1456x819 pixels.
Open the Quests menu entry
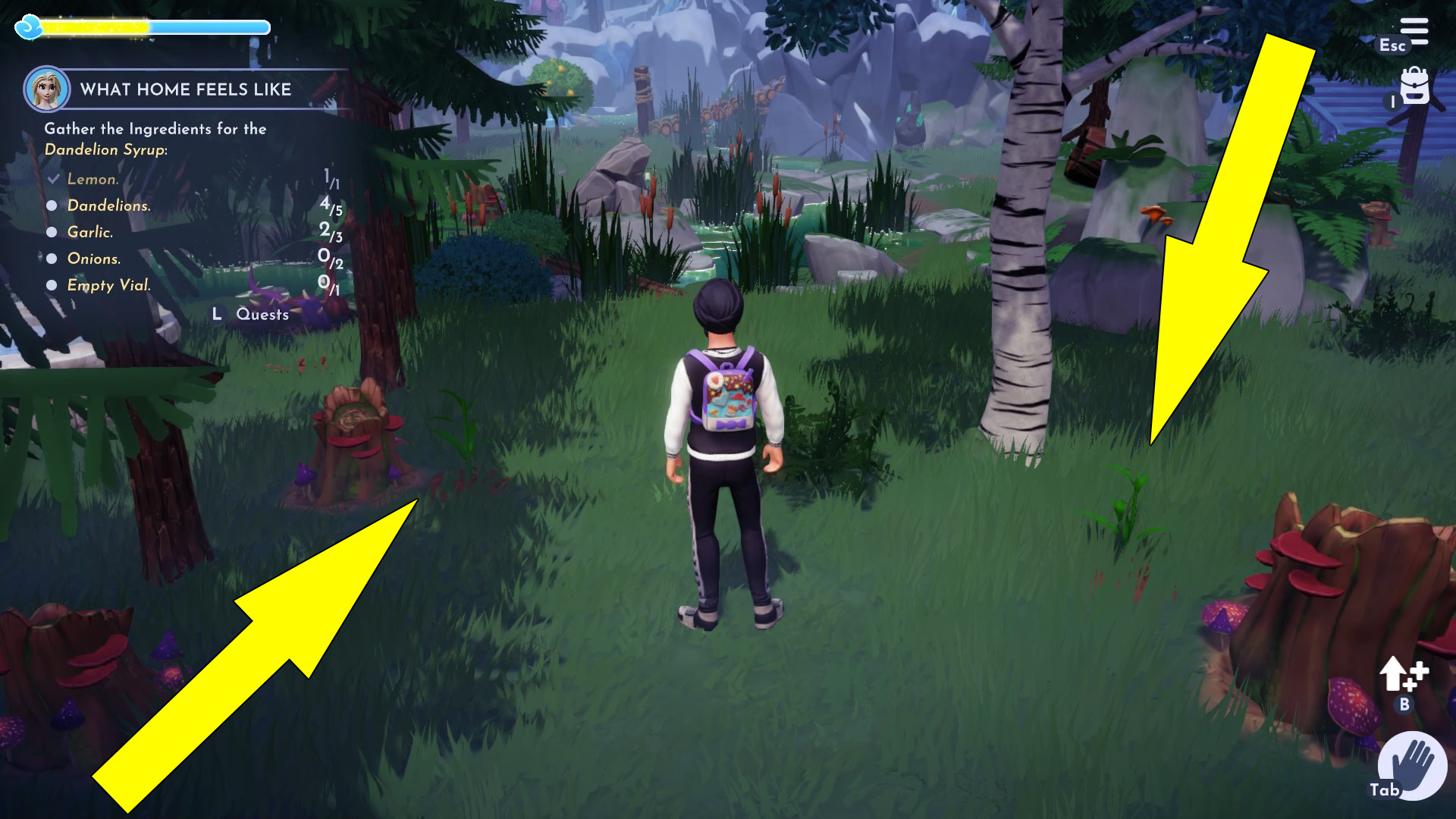click(262, 315)
